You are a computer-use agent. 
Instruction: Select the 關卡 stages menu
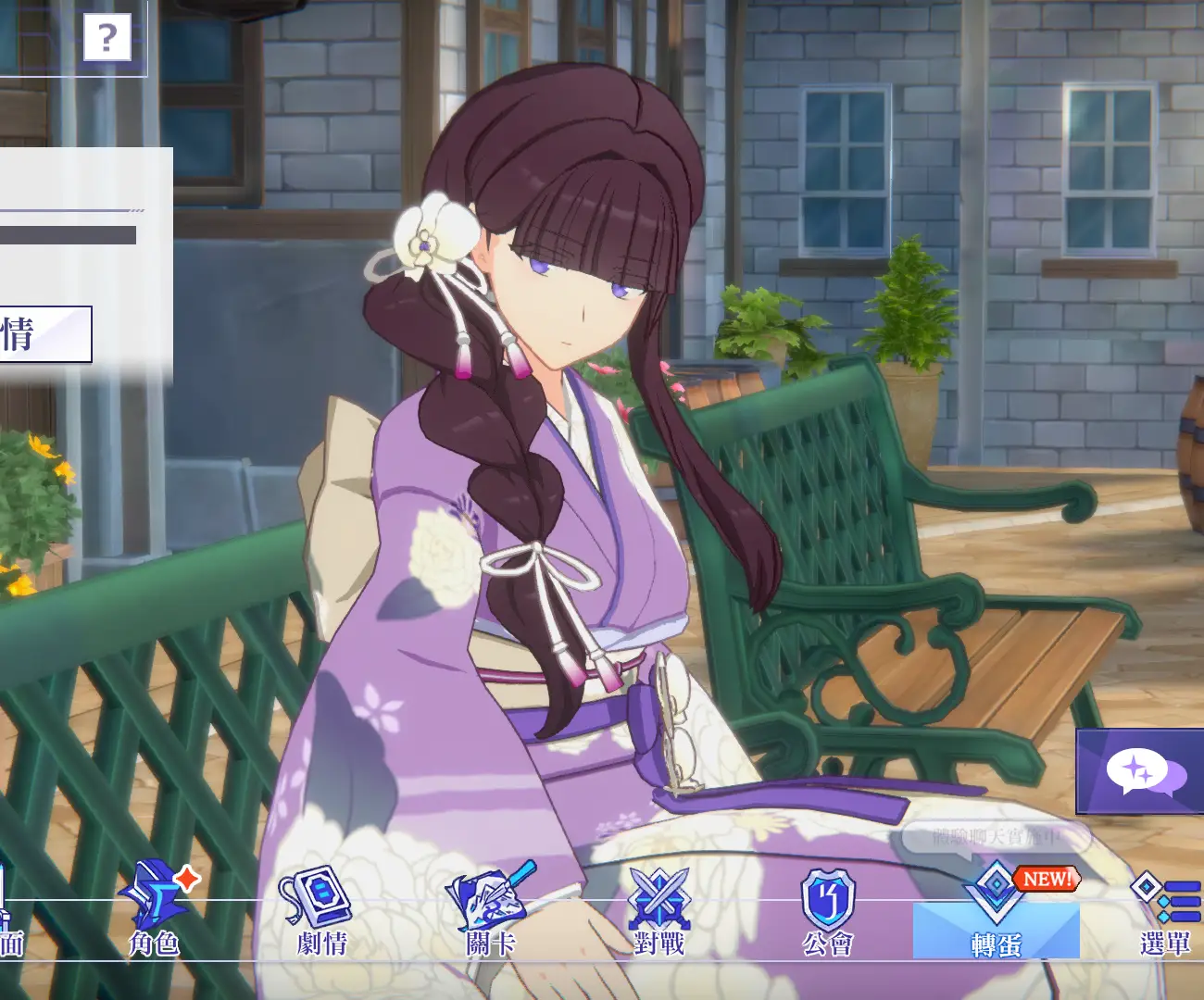[x=490, y=910]
